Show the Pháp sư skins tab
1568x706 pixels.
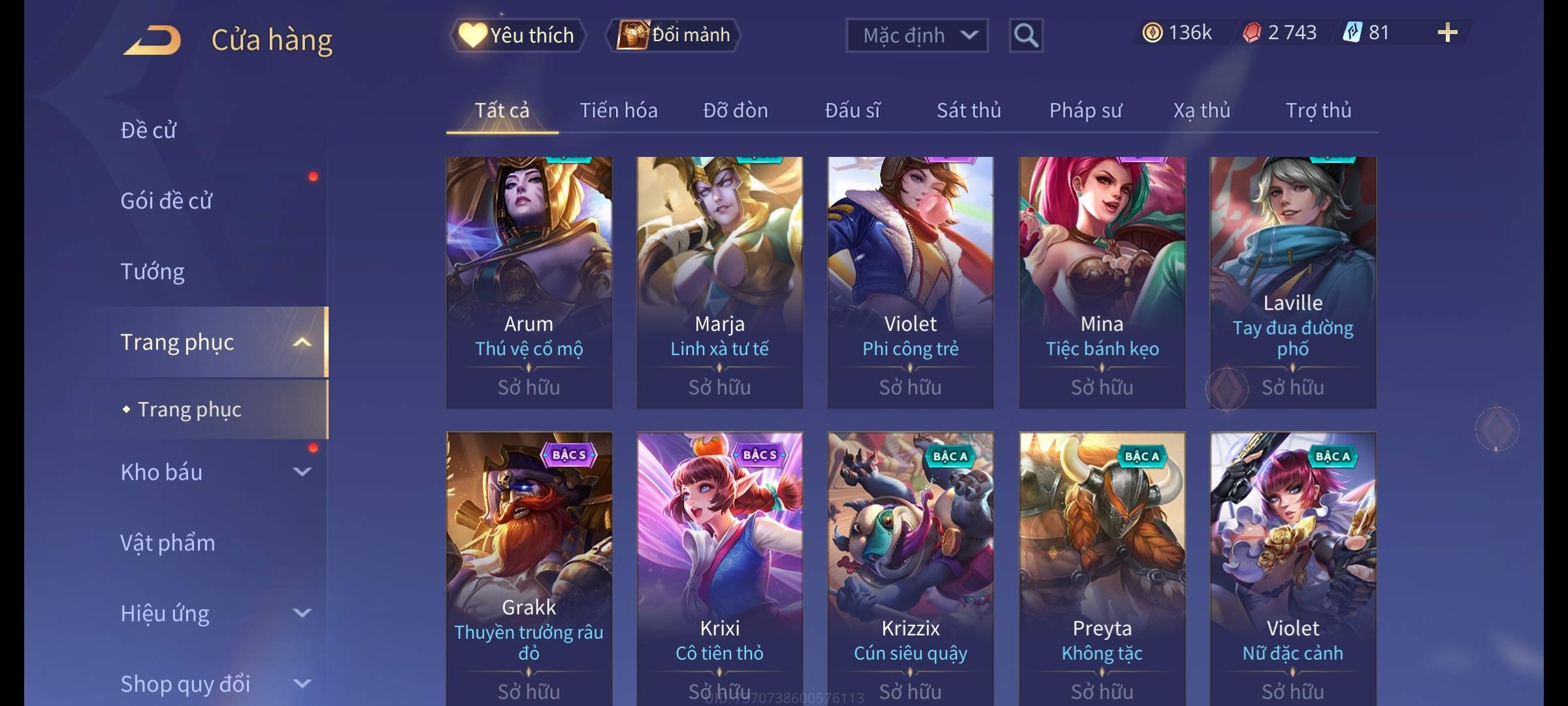[x=1085, y=110]
